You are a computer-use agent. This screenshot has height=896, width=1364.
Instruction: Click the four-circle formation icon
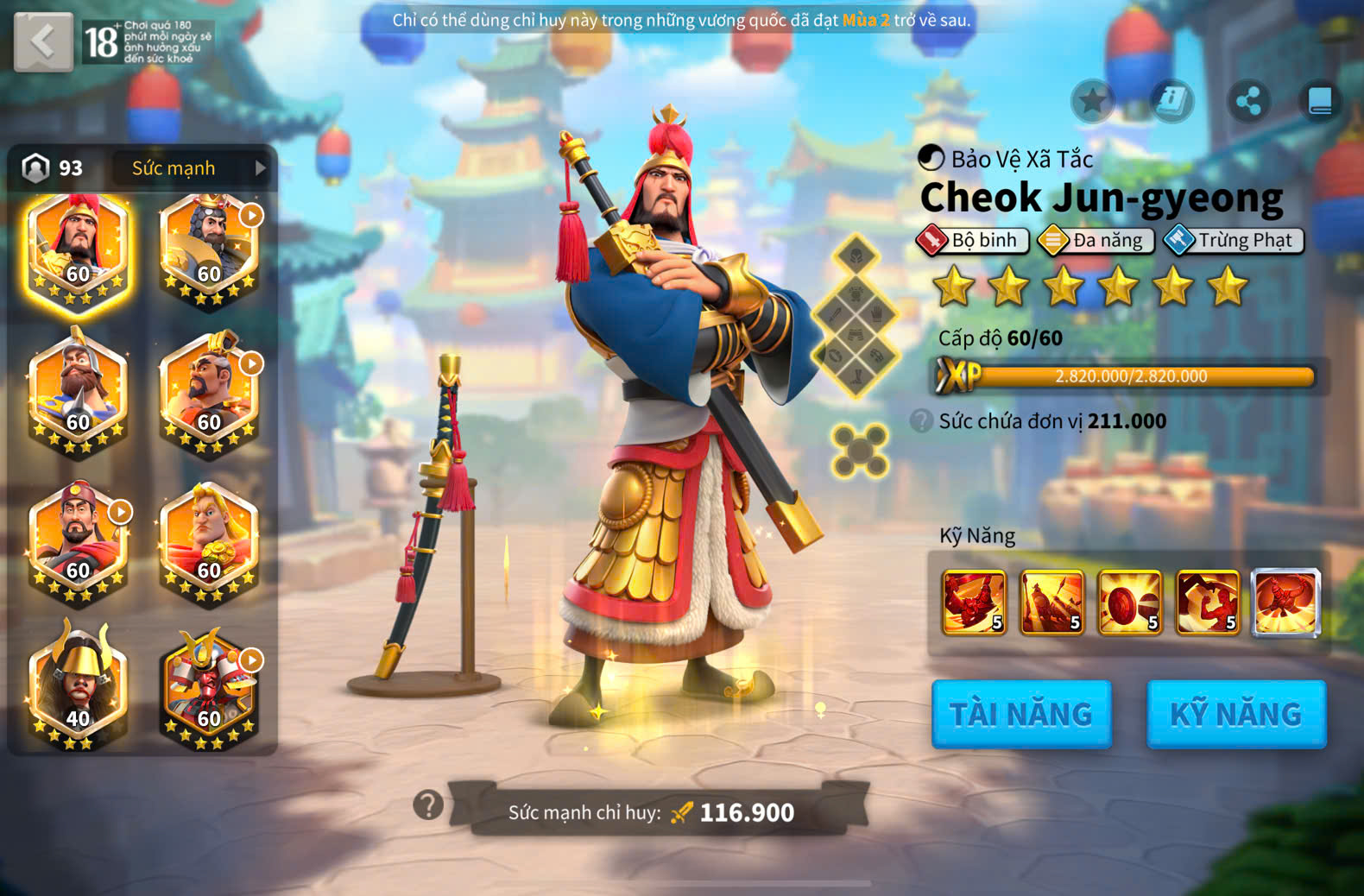(859, 451)
